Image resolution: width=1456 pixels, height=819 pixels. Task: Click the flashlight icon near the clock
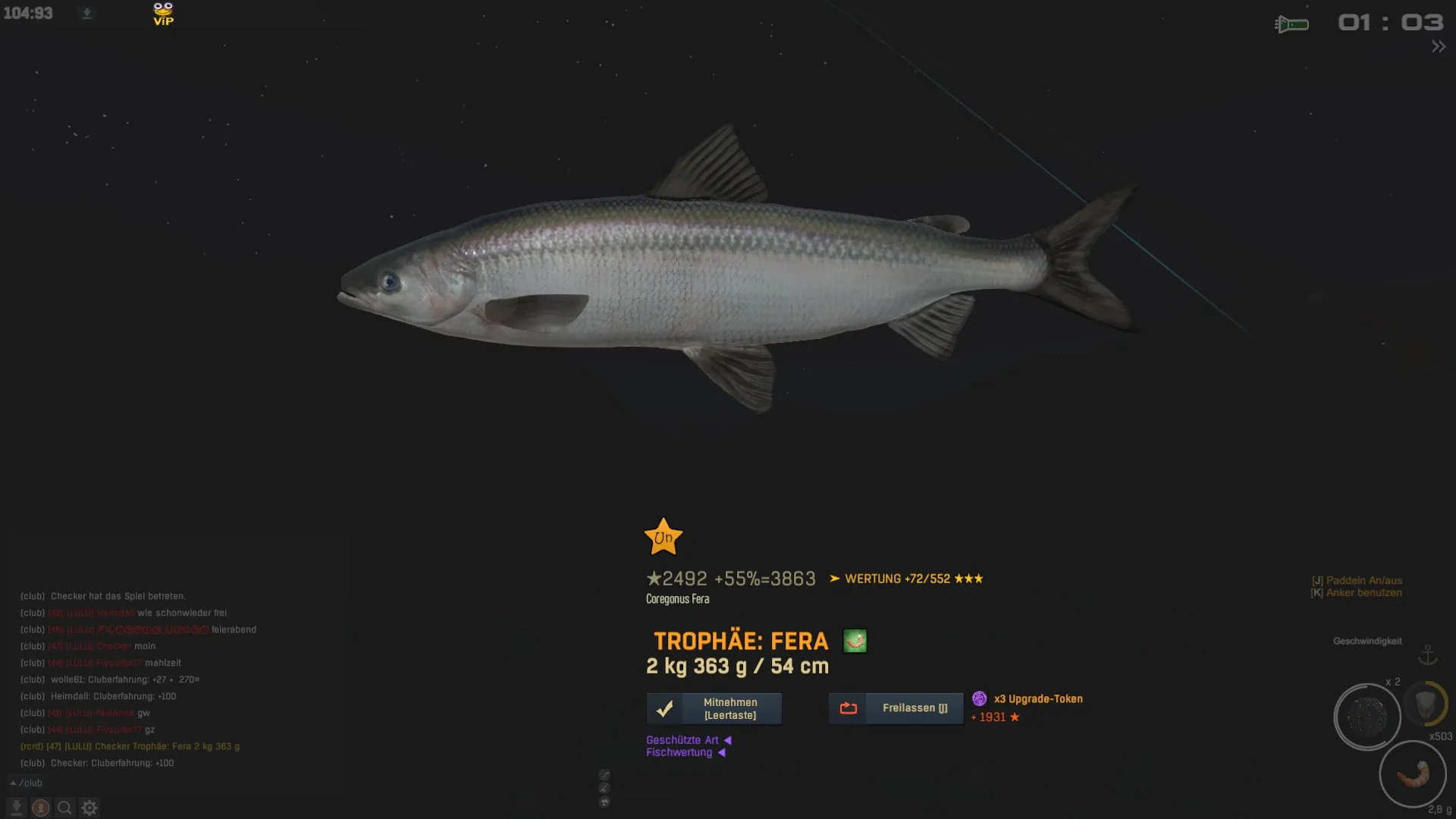[x=1291, y=24]
